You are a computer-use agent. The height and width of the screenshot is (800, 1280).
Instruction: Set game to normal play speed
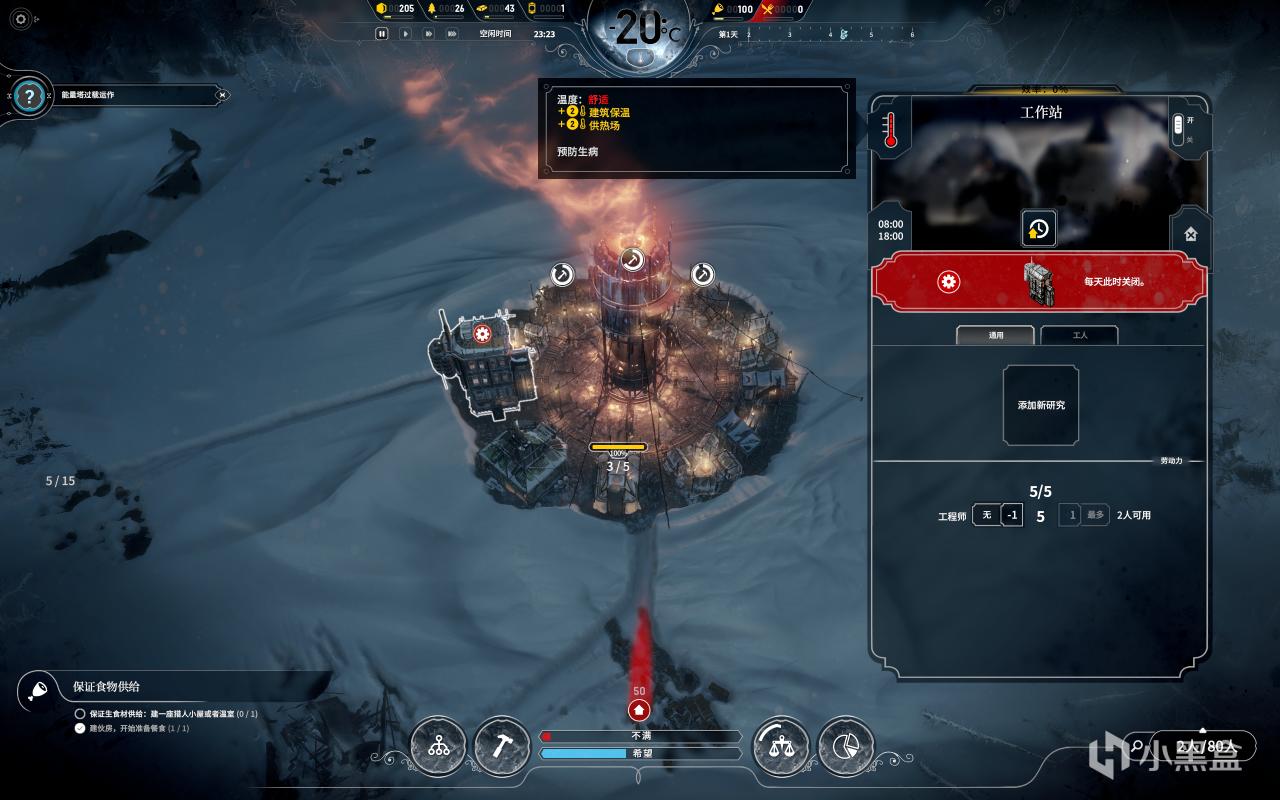[405, 33]
